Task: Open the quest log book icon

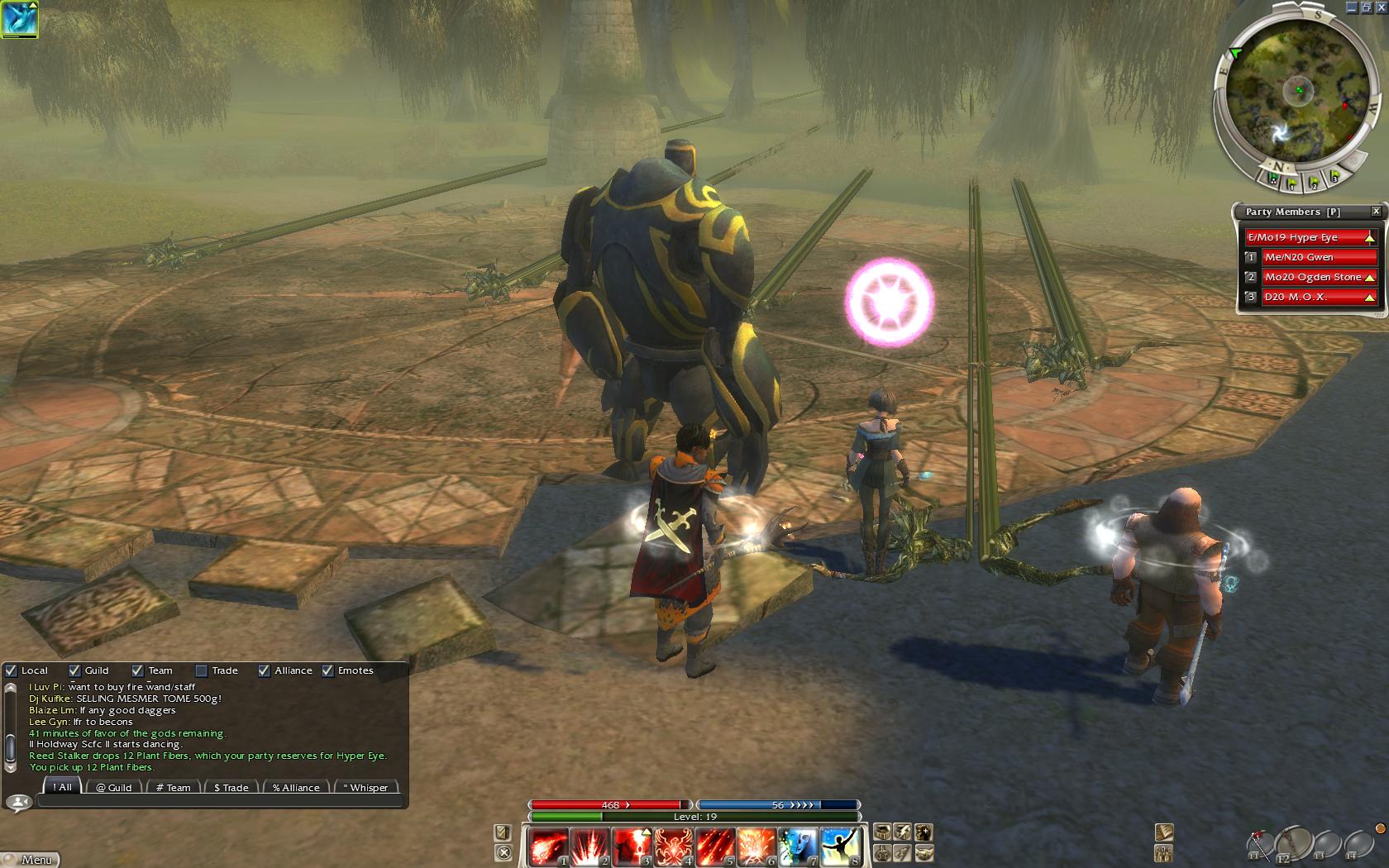Action: pos(1164,832)
